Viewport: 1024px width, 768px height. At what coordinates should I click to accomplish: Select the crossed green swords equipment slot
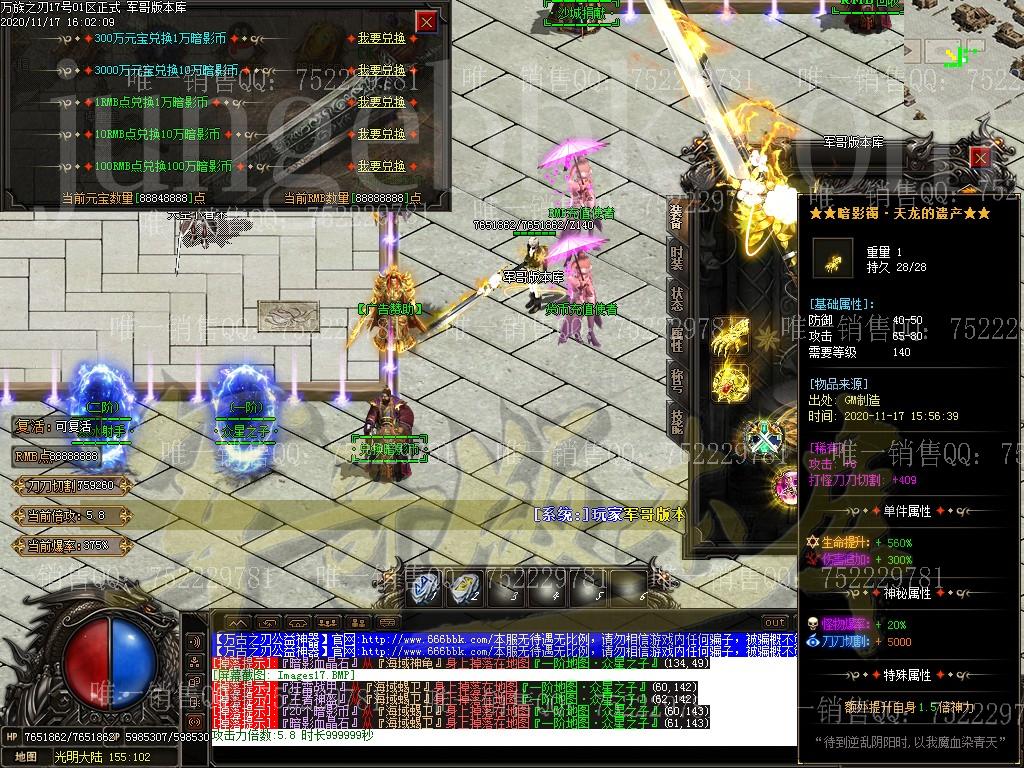(x=765, y=438)
